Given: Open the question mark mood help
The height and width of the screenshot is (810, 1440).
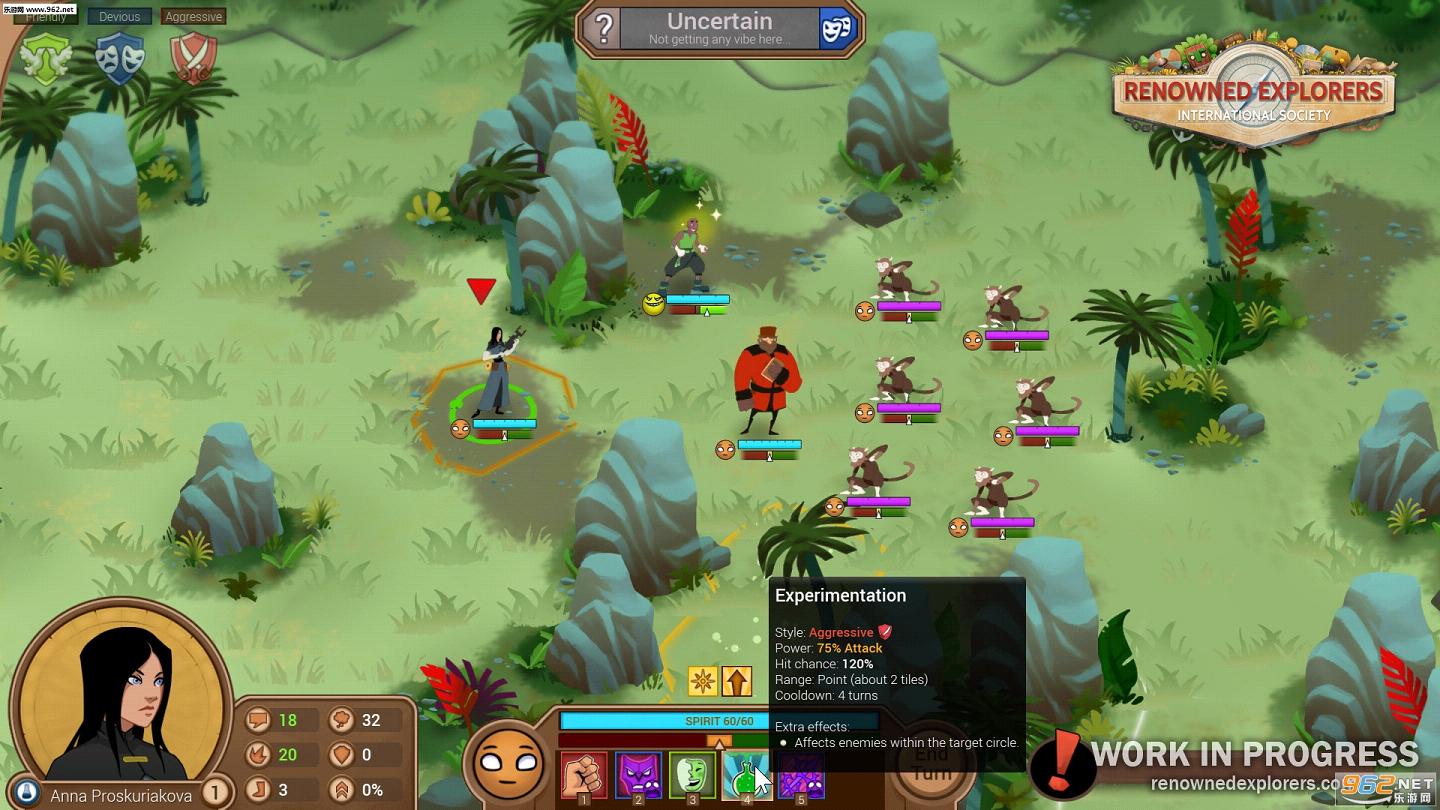Looking at the screenshot, I should [x=603, y=29].
